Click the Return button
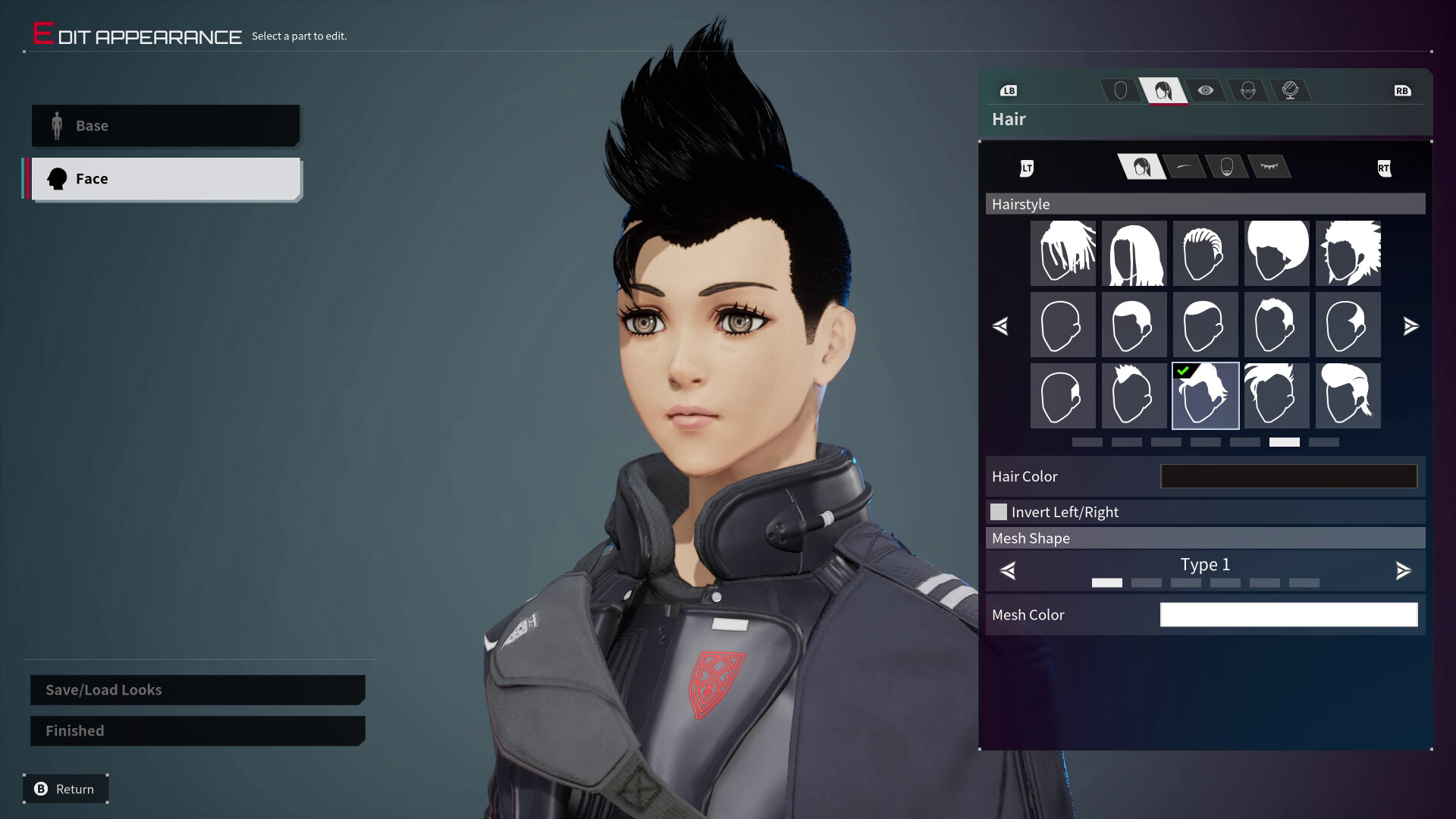This screenshot has height=819, width=1456. point(65,789)
